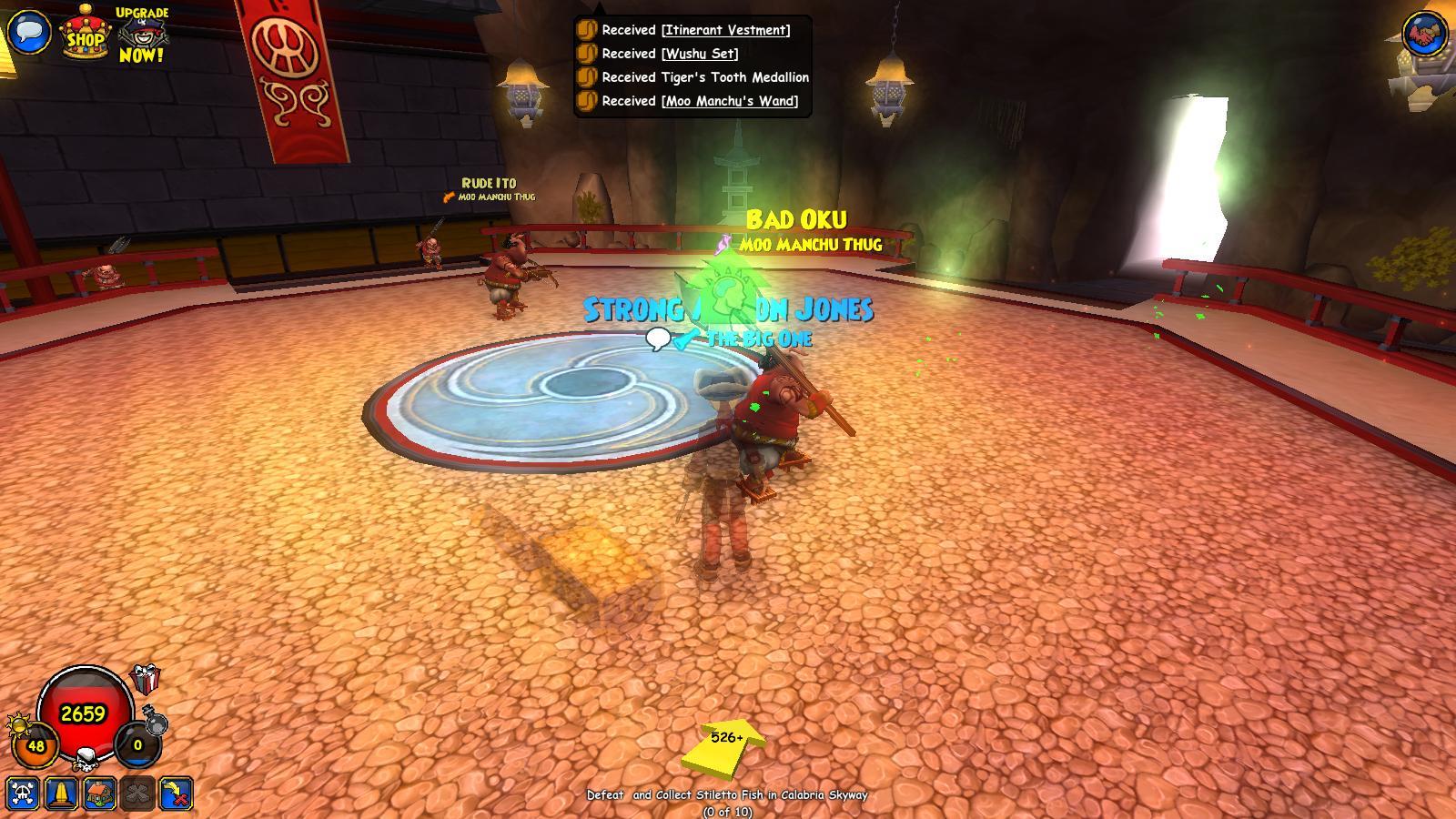Viewport: 1456px width, 819px height.
Task: Inspect the Itinerant Vestment received link
Action: tap(724, 30)
